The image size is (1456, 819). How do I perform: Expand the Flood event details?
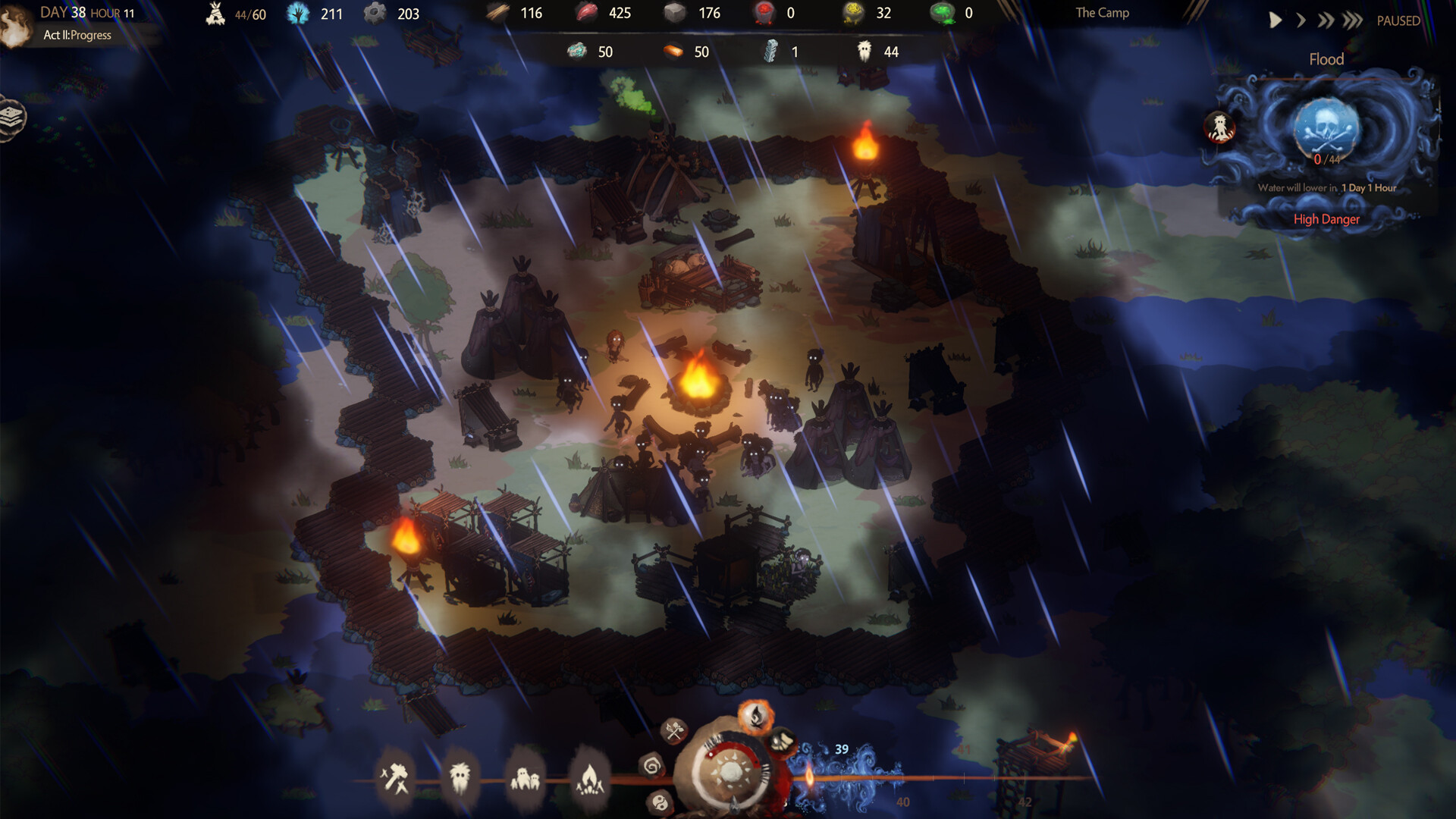1325,59
